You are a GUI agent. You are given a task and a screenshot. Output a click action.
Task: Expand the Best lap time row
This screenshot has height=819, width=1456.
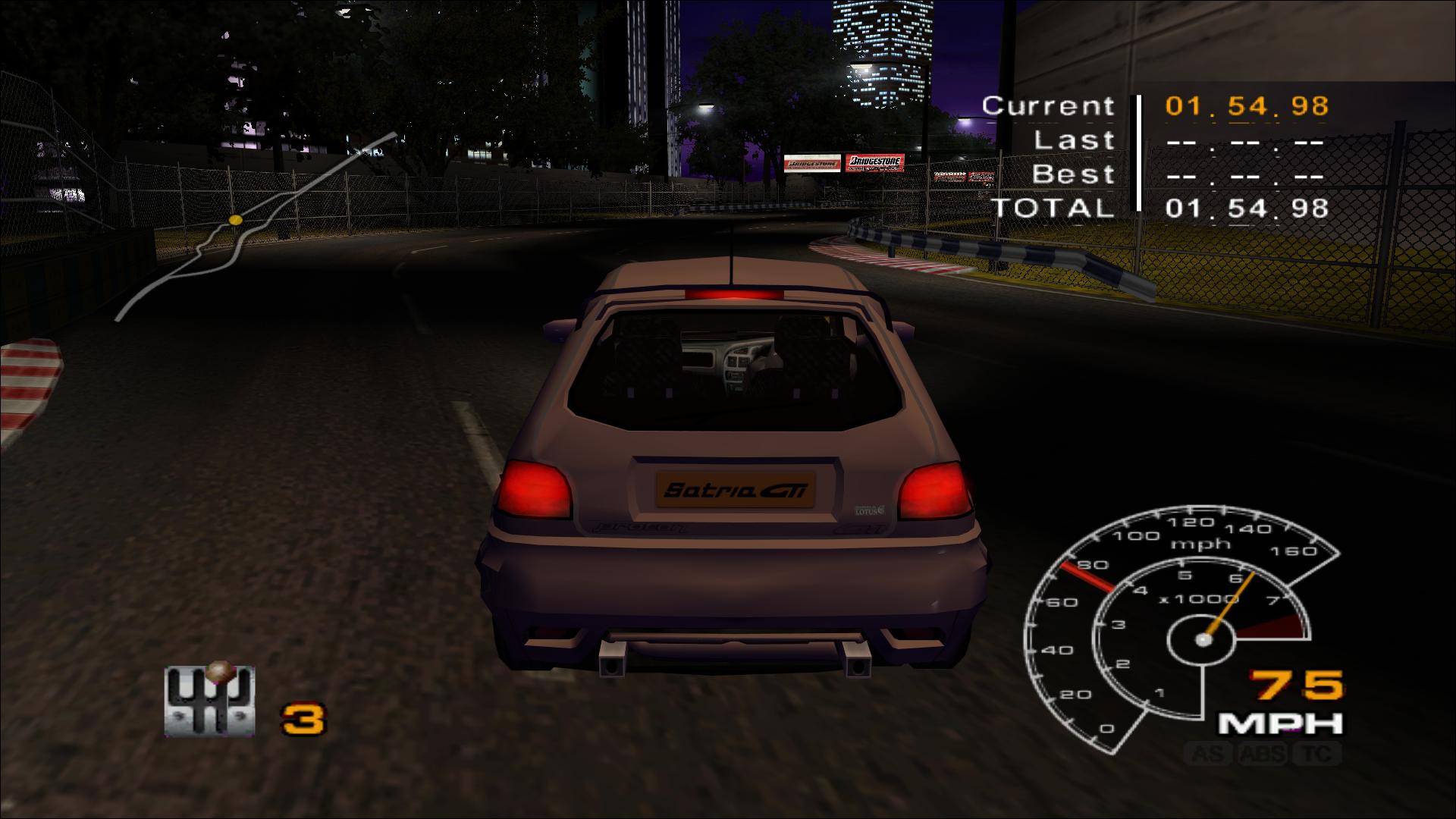pos(1072,174)
